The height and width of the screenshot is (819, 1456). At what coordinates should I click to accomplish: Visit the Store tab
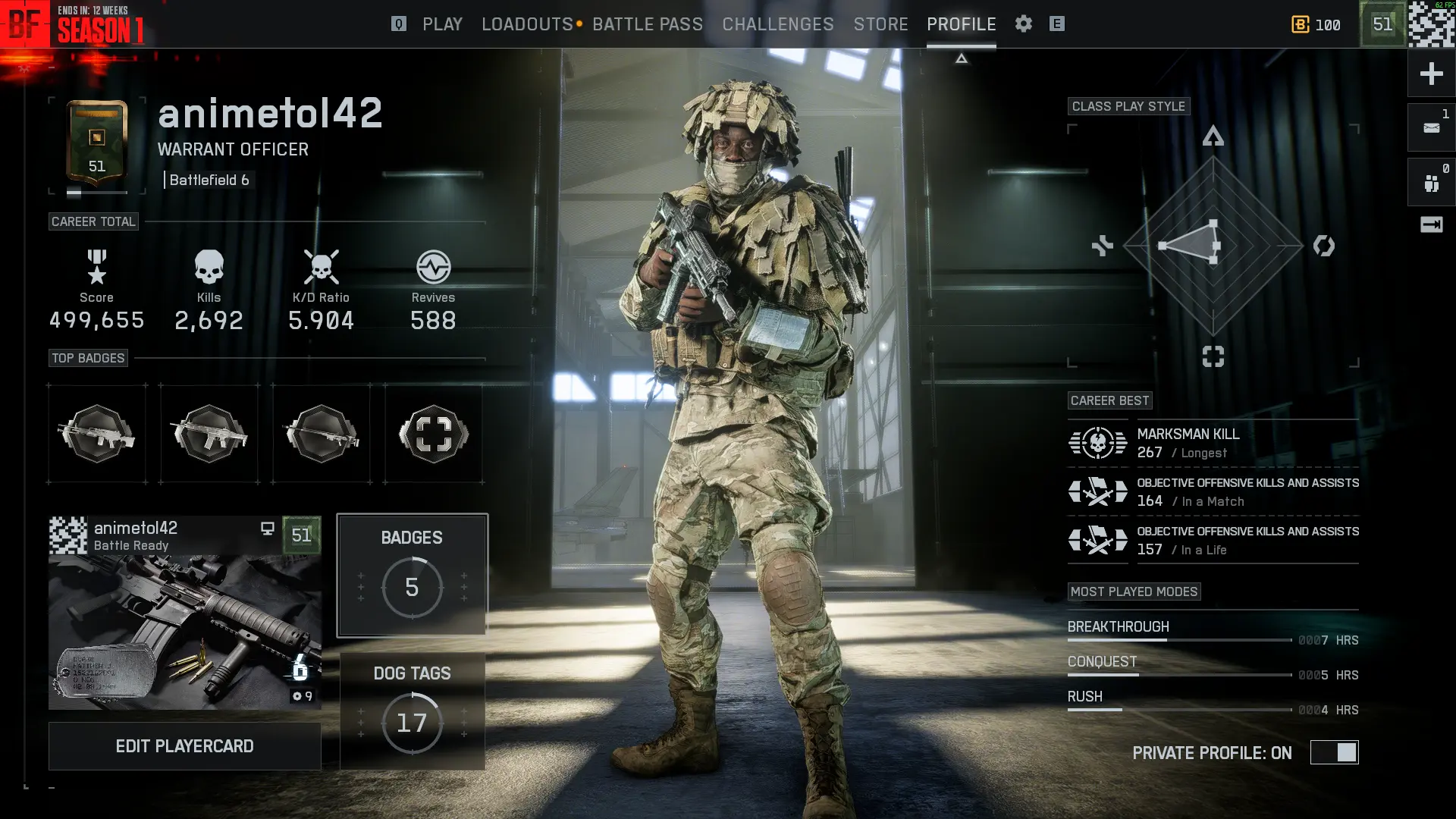pos(880,24)
